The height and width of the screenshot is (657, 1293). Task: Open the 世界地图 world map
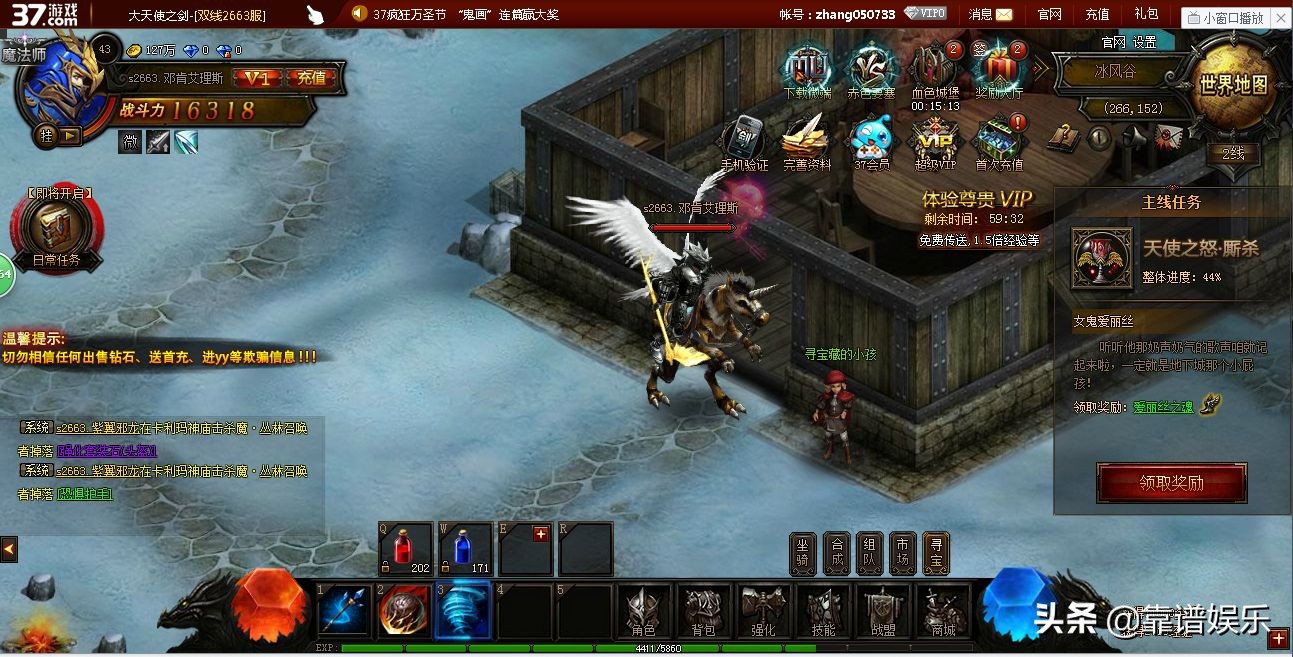coord(1233,84)
